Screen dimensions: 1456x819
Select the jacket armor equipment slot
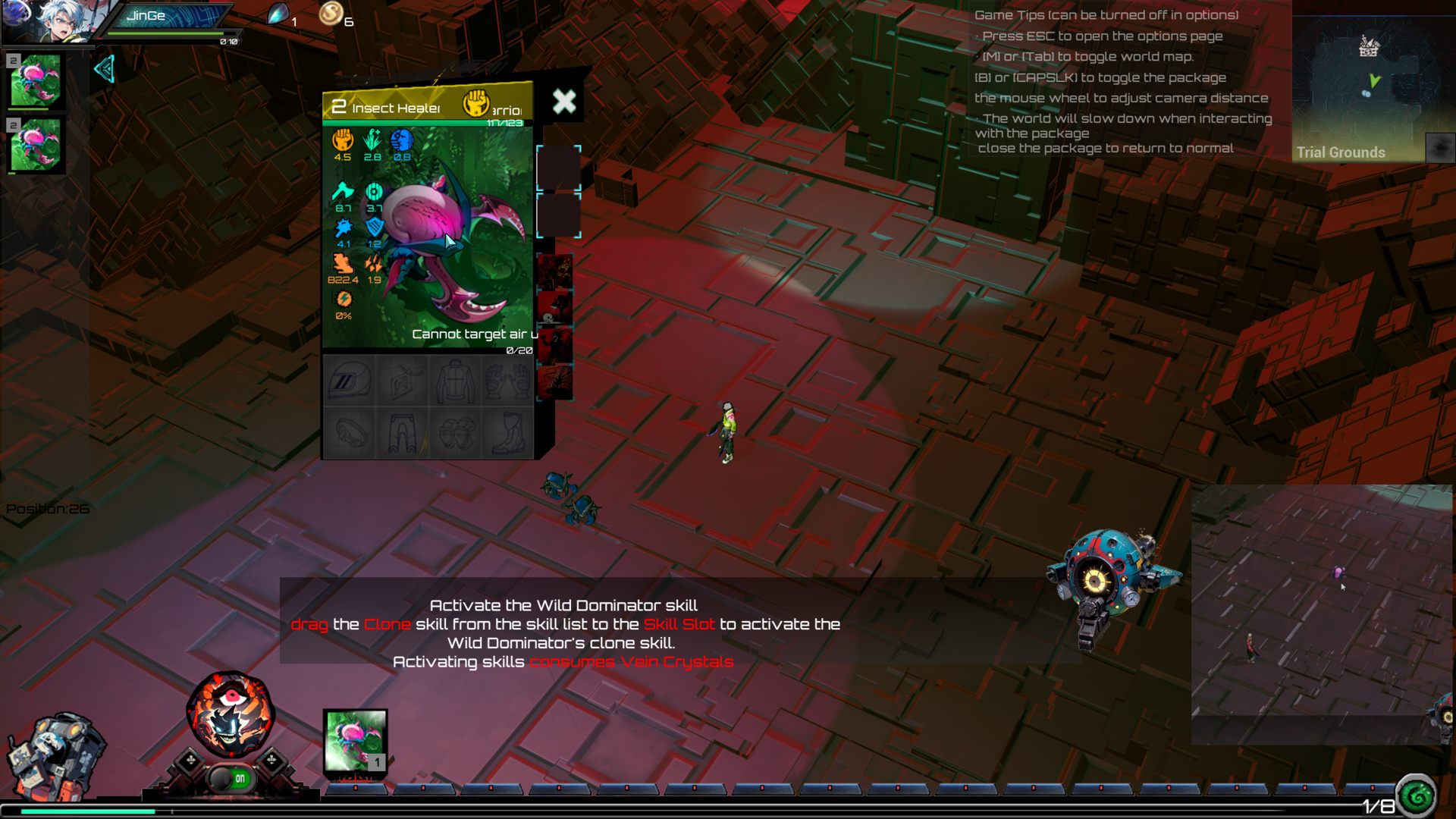(455, 381)
